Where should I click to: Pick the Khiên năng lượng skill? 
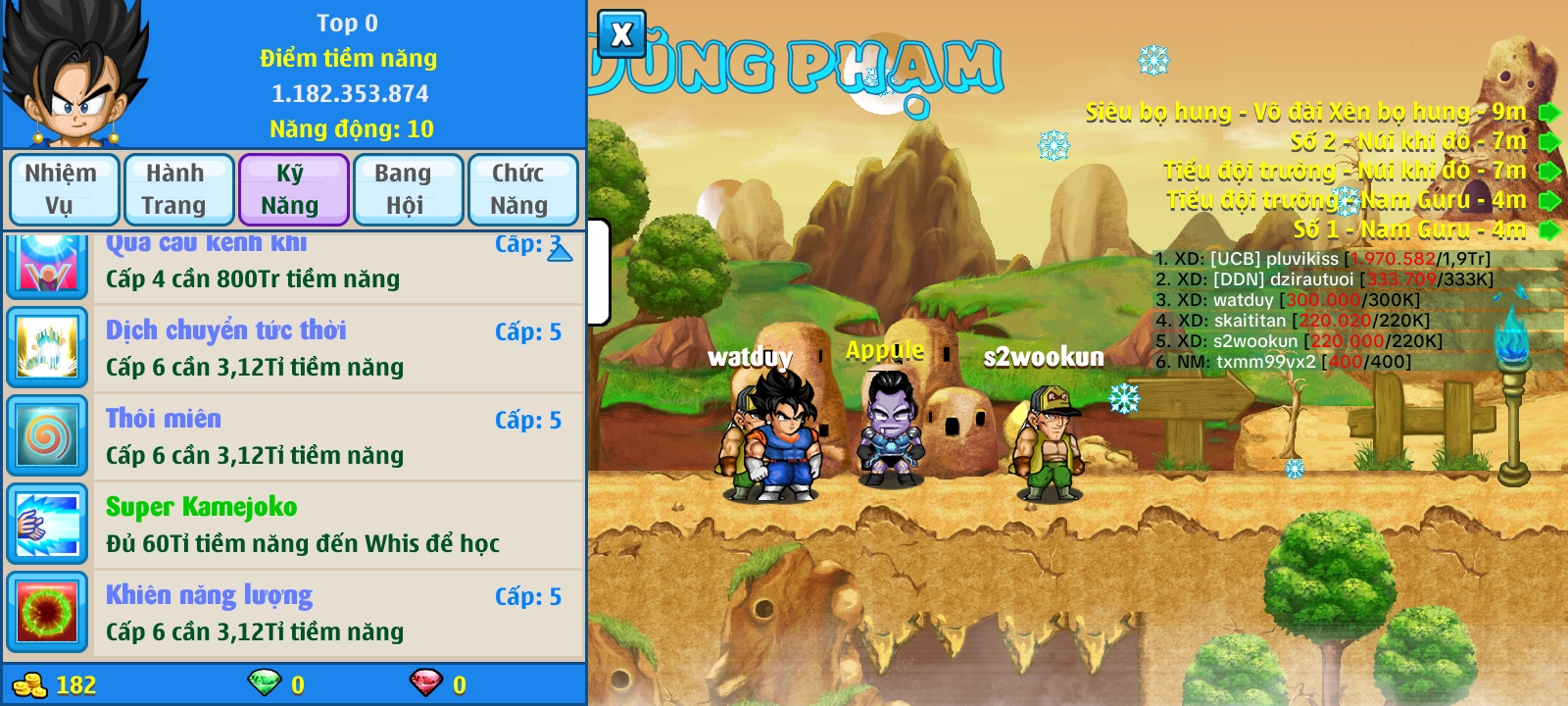333,613
